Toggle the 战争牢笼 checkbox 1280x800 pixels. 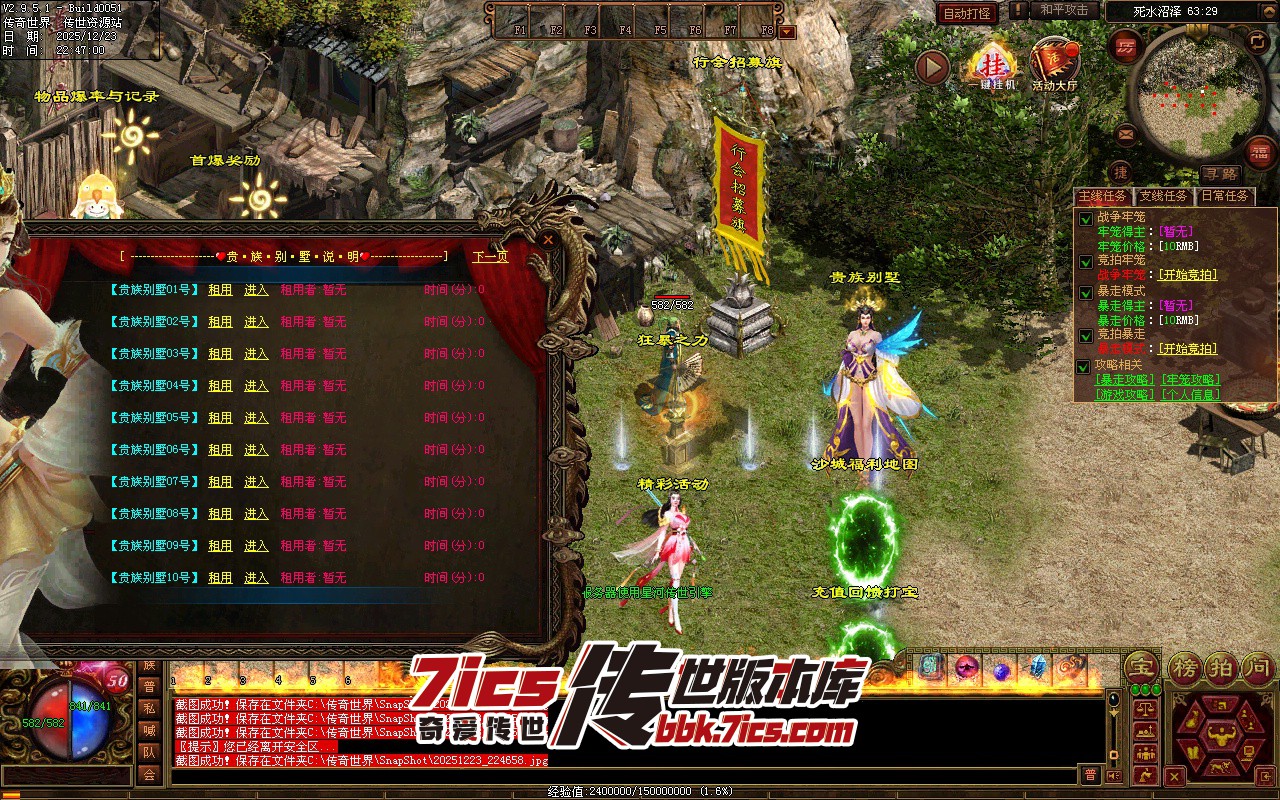coord(1085,217)
